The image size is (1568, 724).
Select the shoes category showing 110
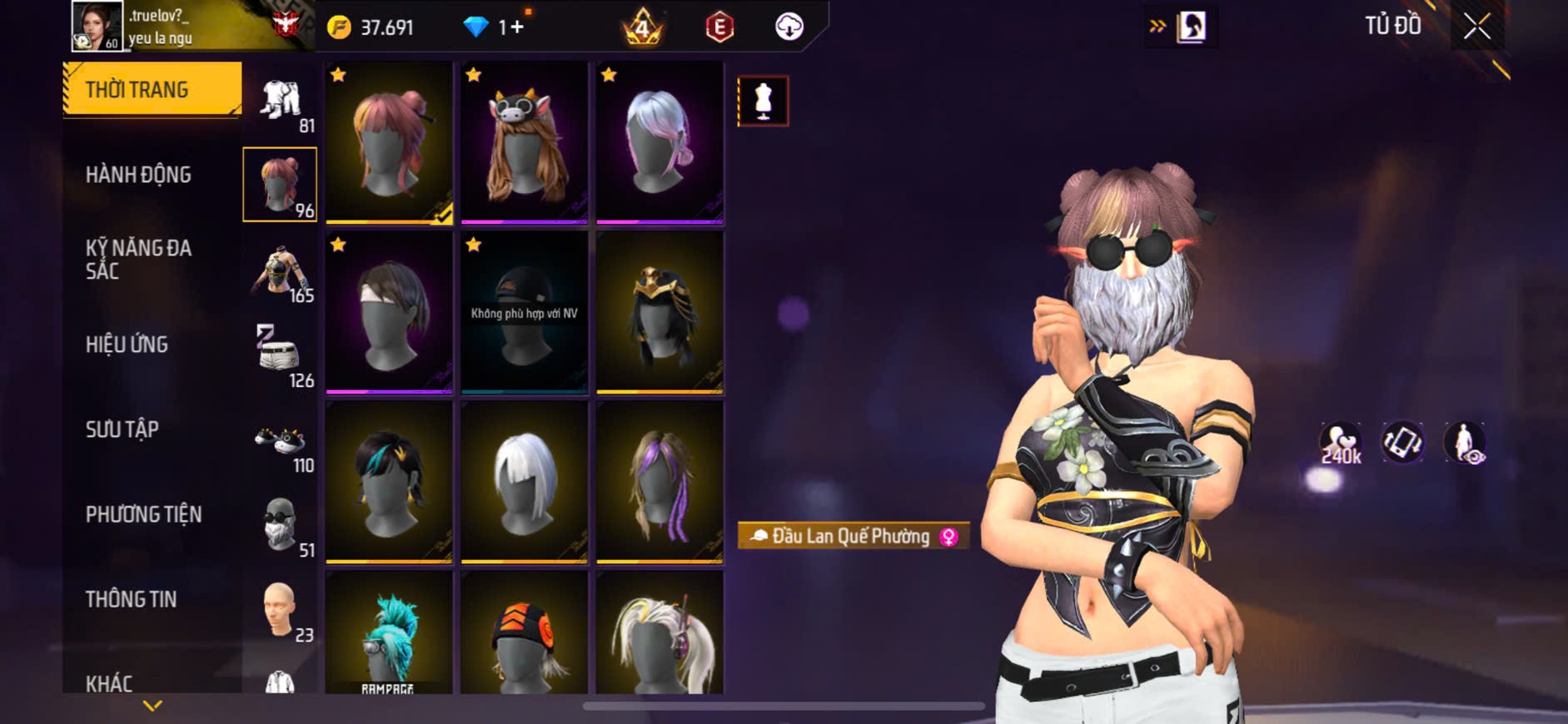coord(281,444)
